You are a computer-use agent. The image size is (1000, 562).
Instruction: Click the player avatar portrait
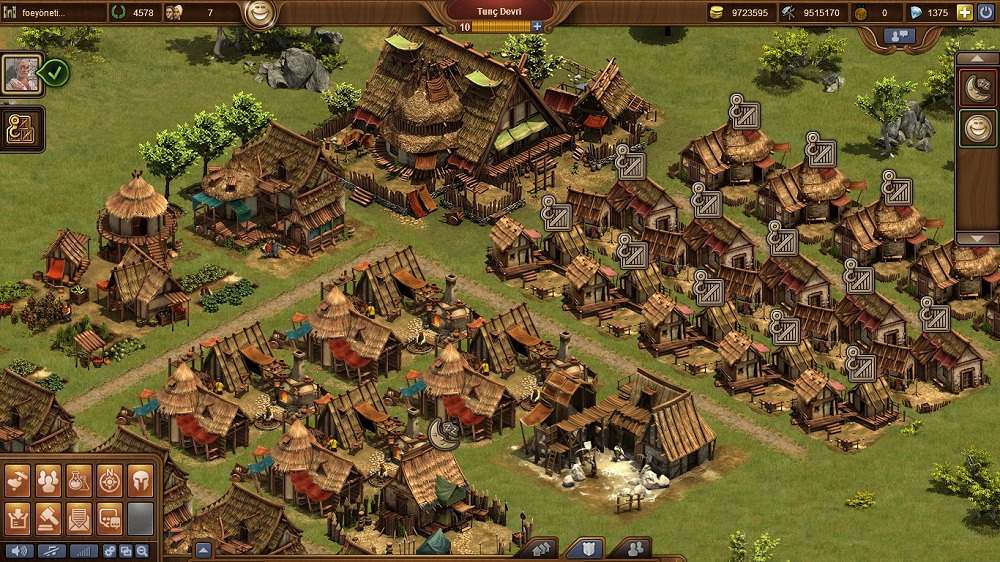(19, 73)
